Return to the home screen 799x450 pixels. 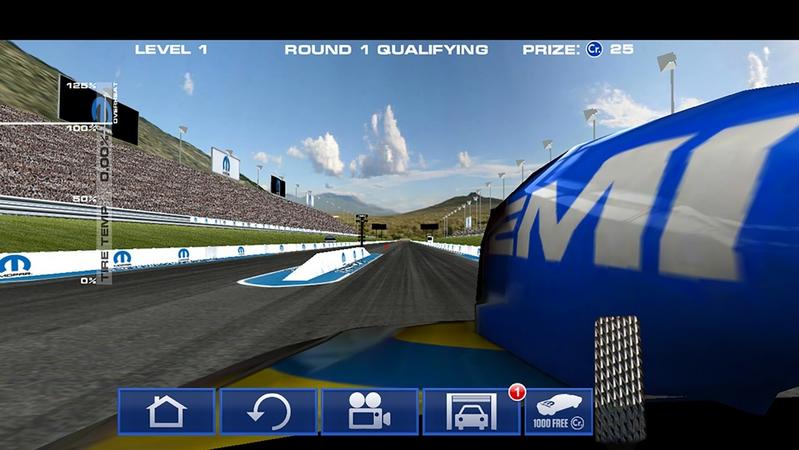click(166, 411)
